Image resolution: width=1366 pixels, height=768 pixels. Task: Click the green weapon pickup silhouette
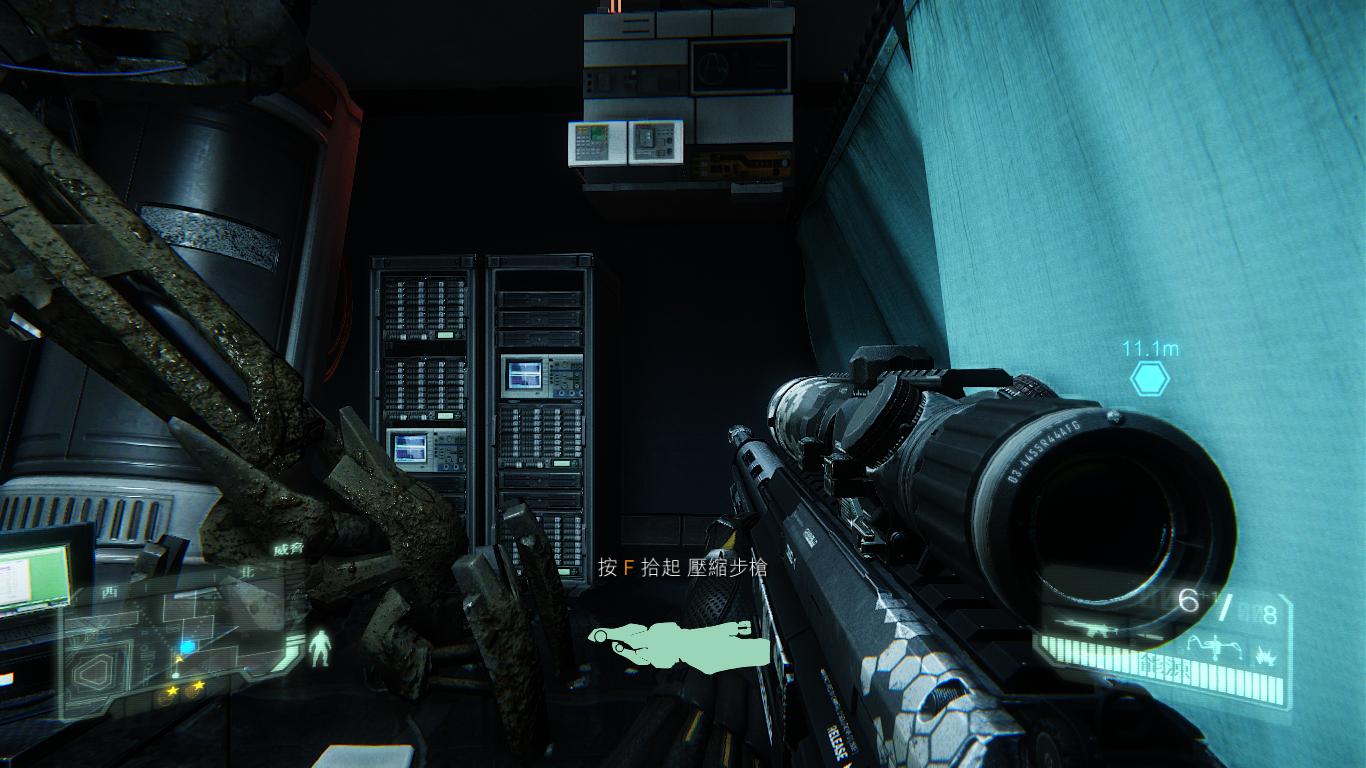[682, 642]
